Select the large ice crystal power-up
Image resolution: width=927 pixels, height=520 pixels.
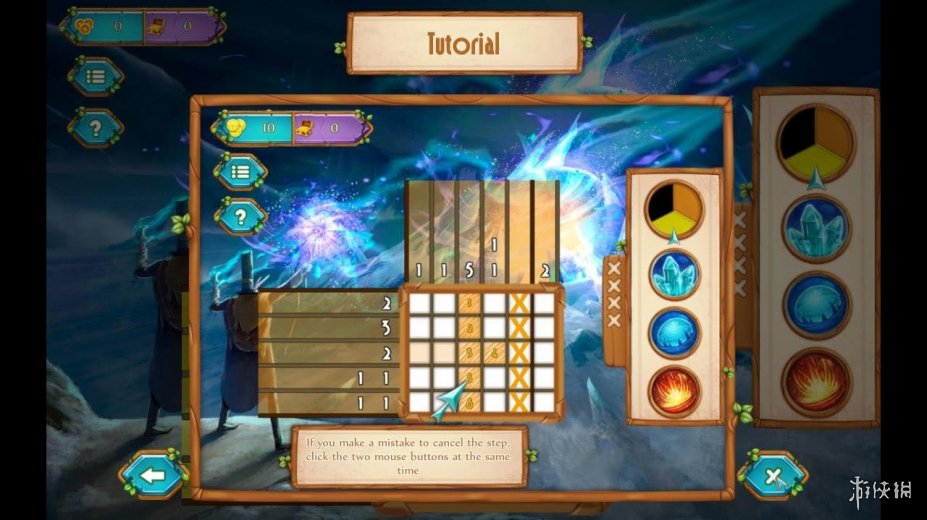click(x=816, y=229)
